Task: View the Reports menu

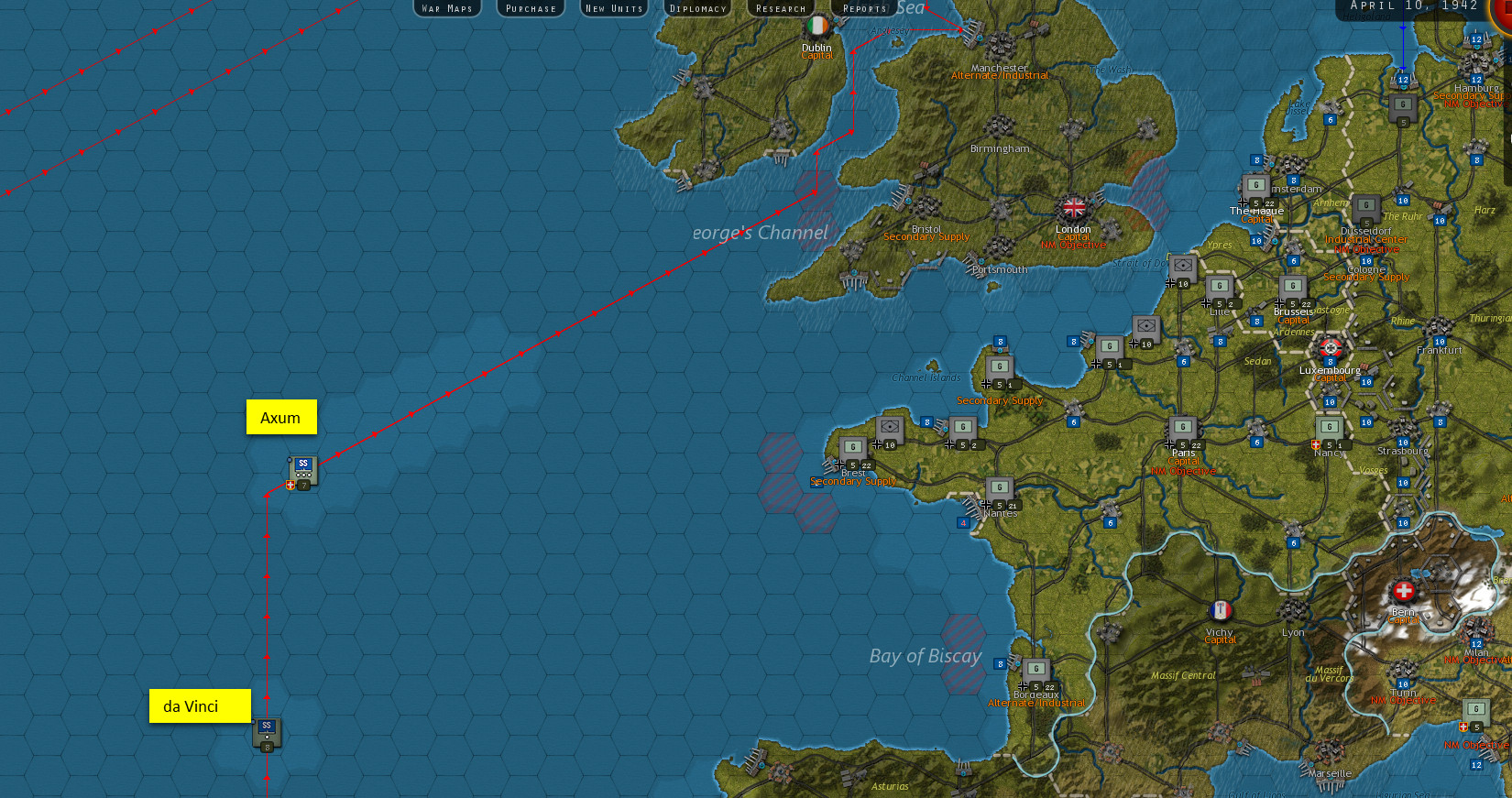Action: click(864, 8)
